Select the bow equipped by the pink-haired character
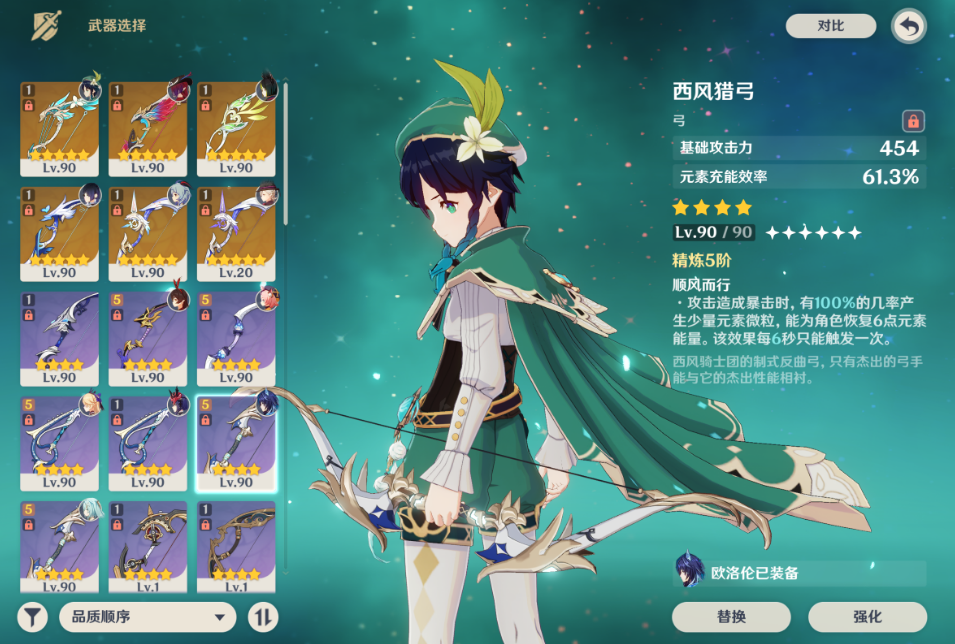The width and height of the screenshot is (955, 644). [x=236, y=338]
